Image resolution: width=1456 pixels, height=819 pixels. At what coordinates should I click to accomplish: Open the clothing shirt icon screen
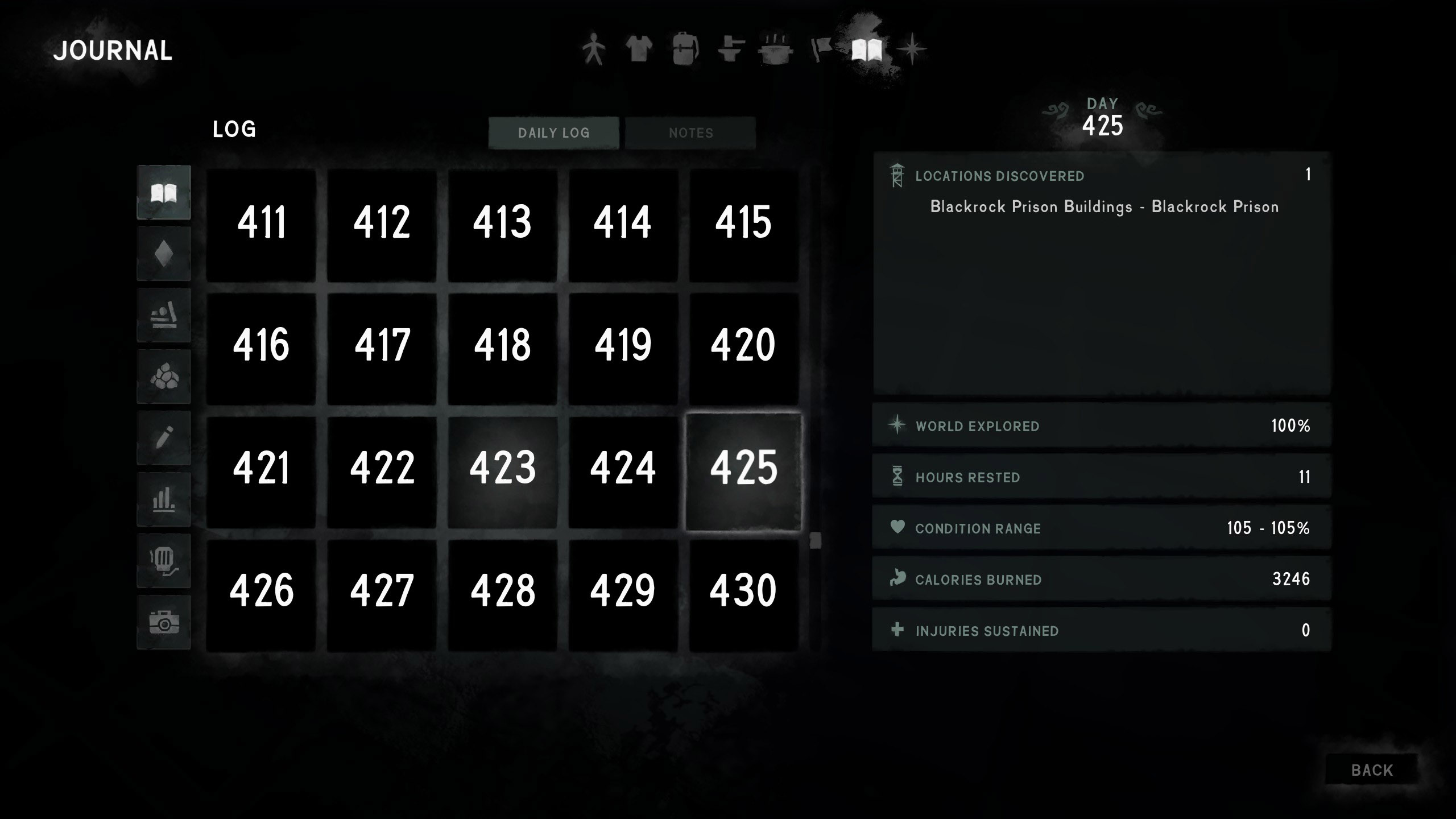(x=639, y=49)
